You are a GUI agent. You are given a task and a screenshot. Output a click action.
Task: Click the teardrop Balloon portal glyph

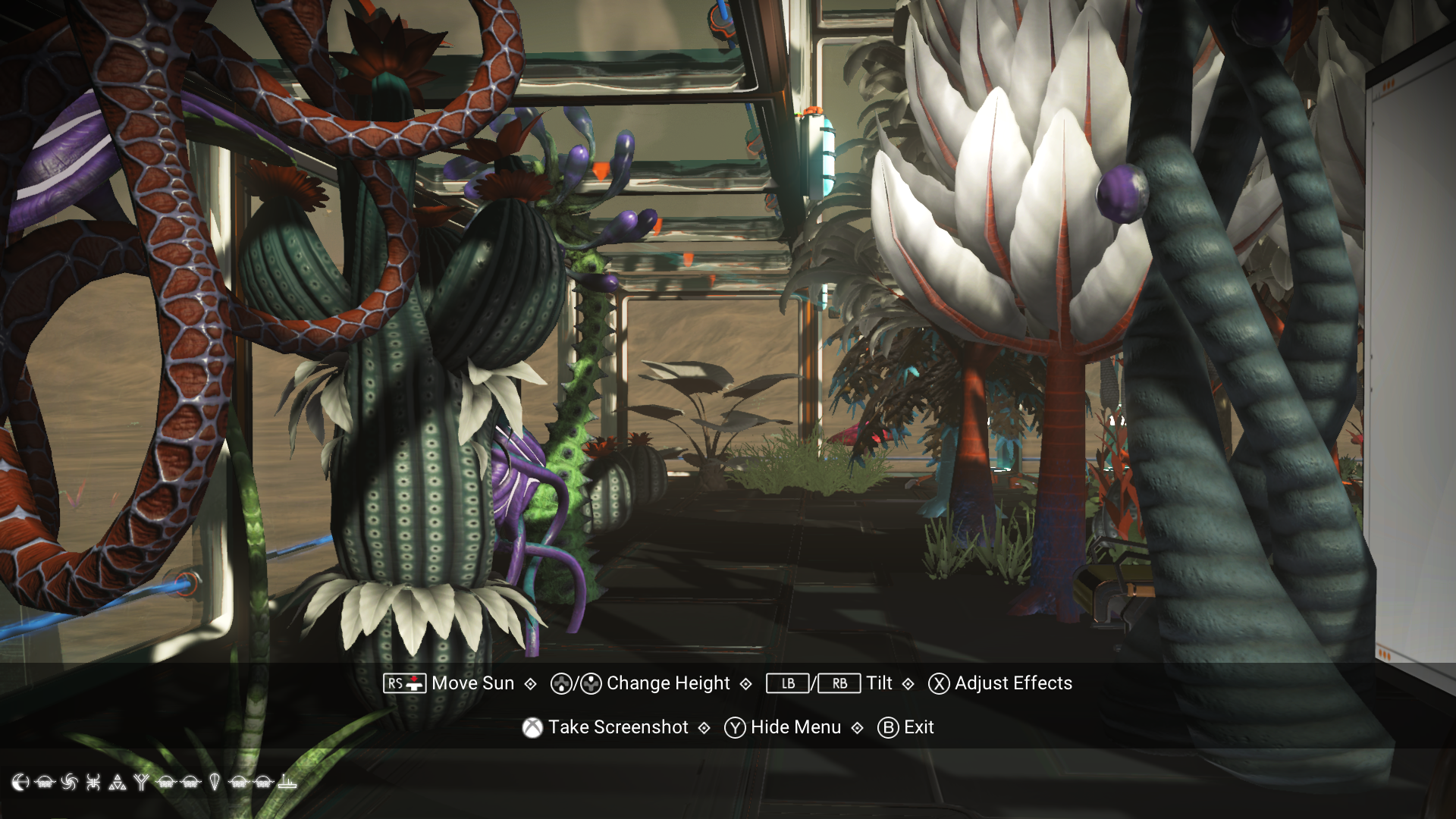tap(214, 781)
